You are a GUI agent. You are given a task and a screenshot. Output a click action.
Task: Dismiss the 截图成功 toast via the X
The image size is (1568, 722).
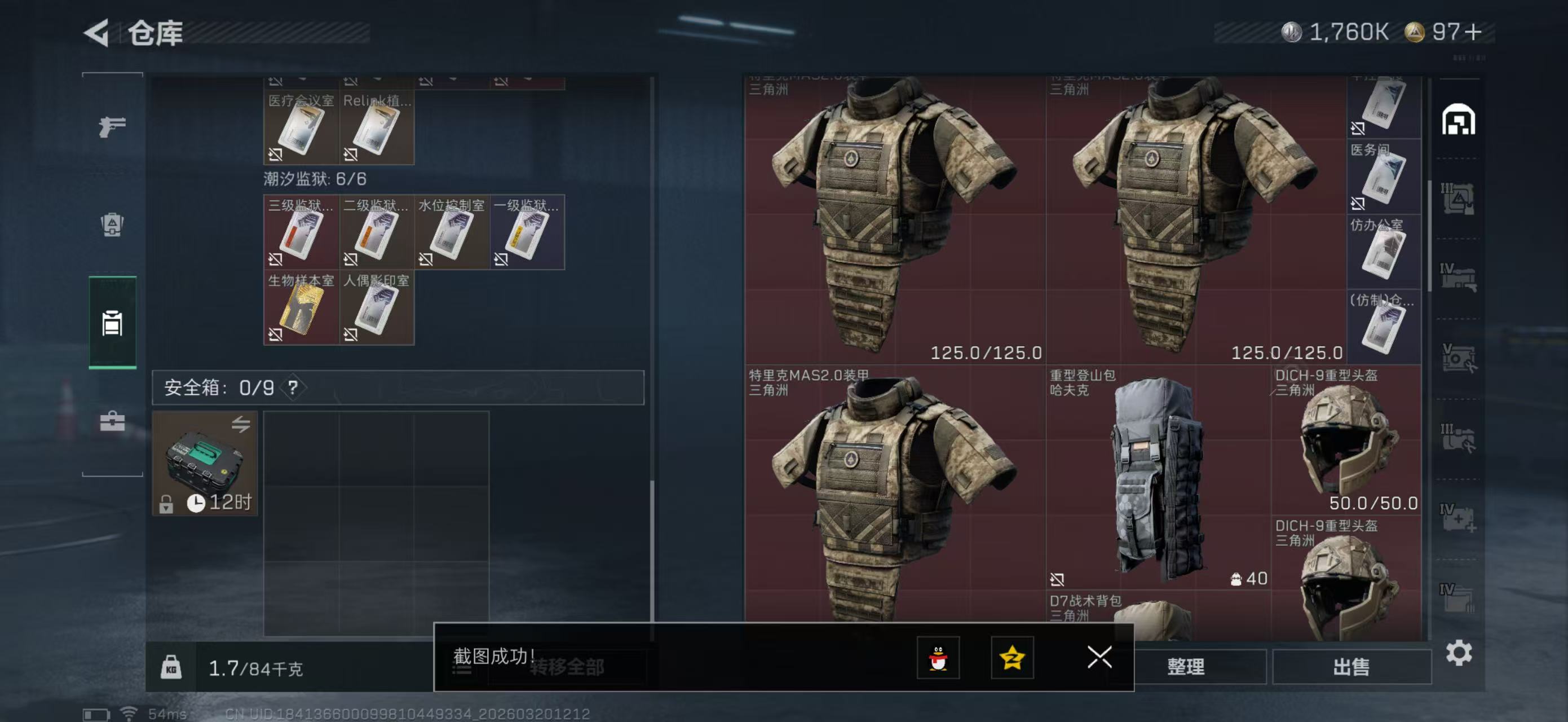point(1099,659)
